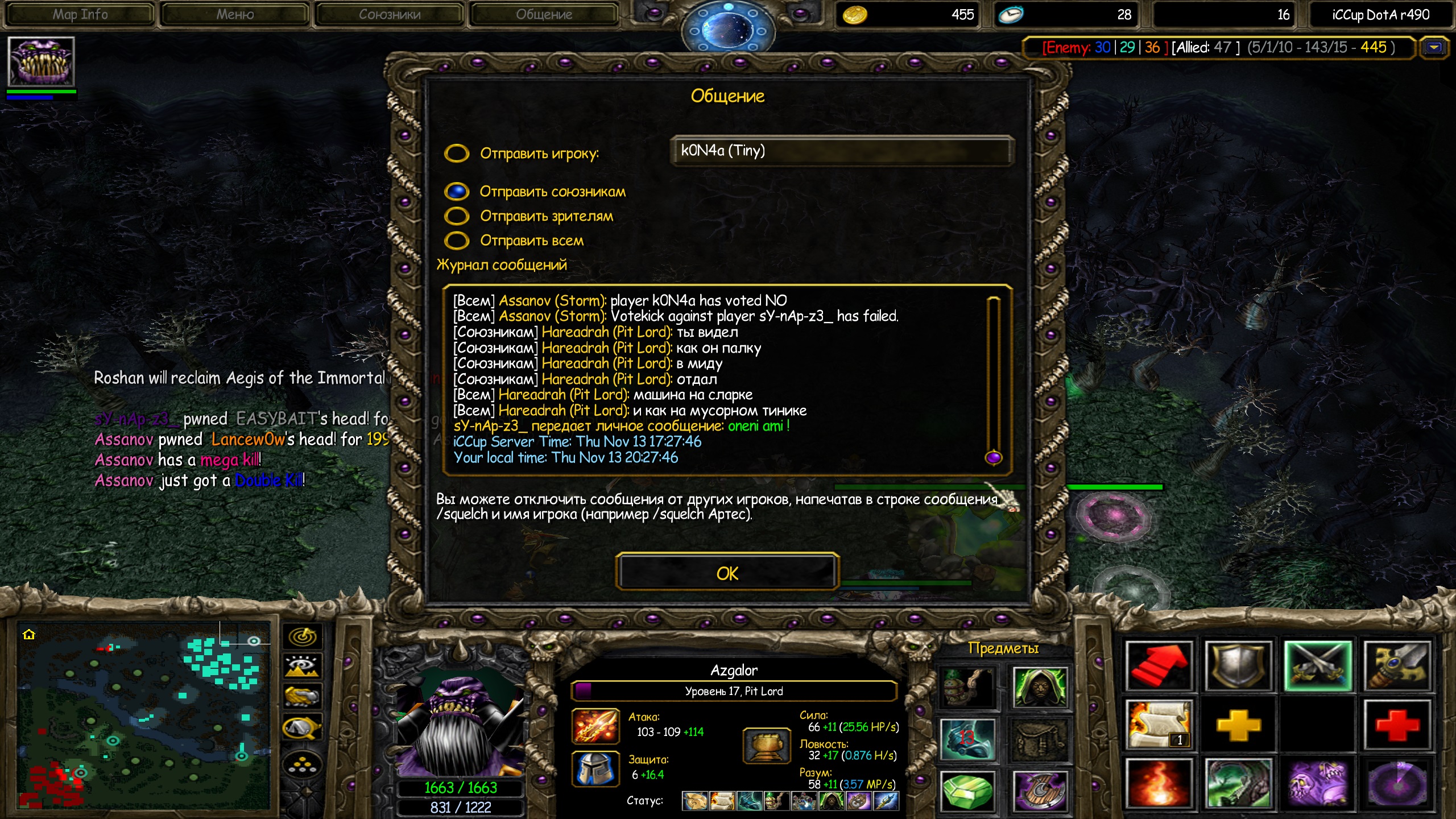Expand the scoreboard arrow in top-right corner
The width and height of the screenshot is (1456, 819).
1434,48
